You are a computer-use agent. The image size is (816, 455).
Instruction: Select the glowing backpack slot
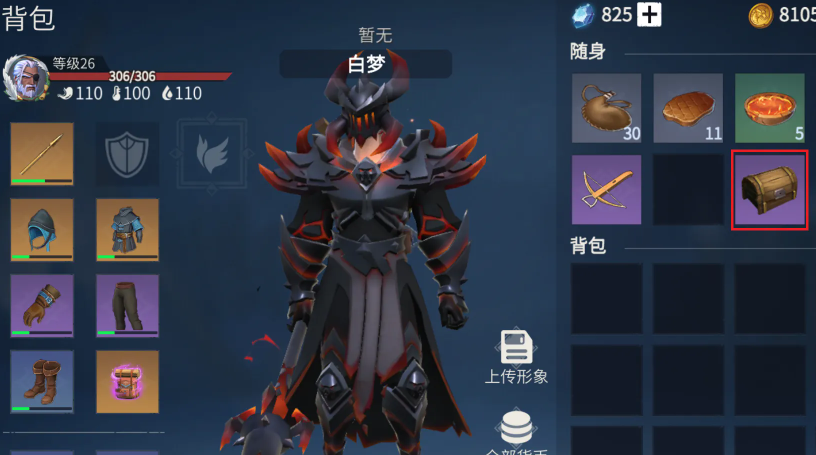point(127,381)
